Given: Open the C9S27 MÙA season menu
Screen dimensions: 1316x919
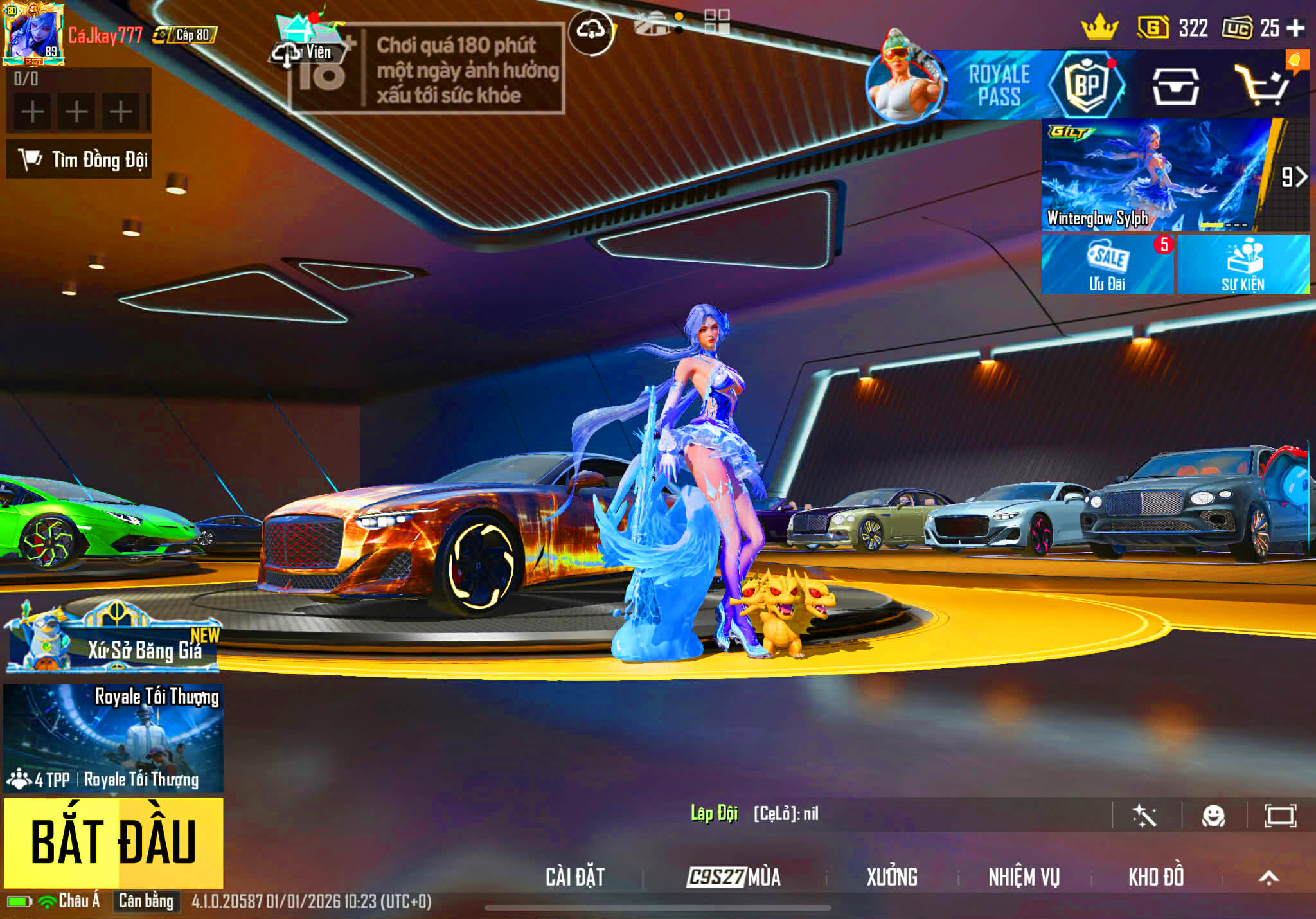Looking at the screenshot, I should click(x=733, y=877).
